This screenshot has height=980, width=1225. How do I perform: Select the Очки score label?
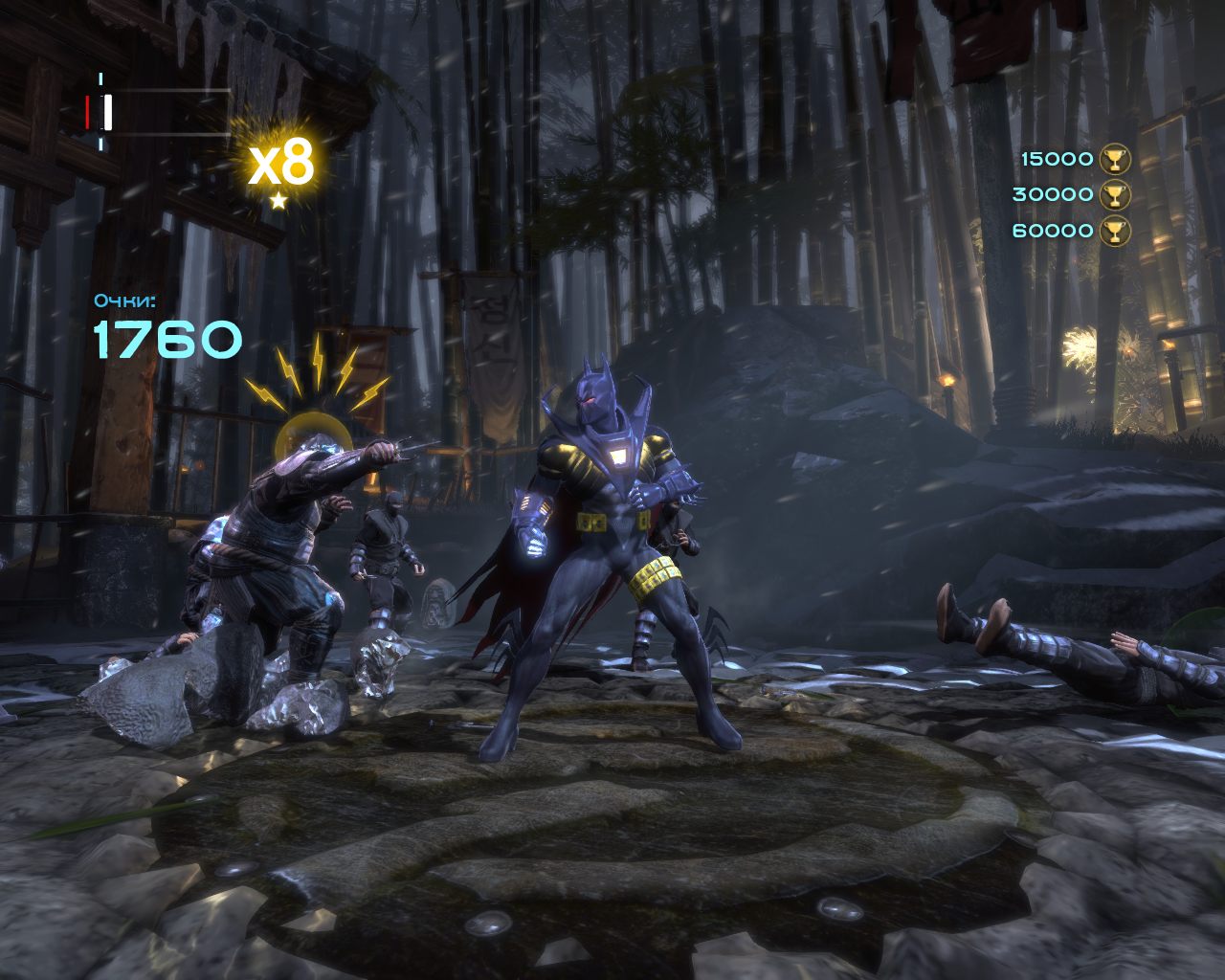pos(123,299)
